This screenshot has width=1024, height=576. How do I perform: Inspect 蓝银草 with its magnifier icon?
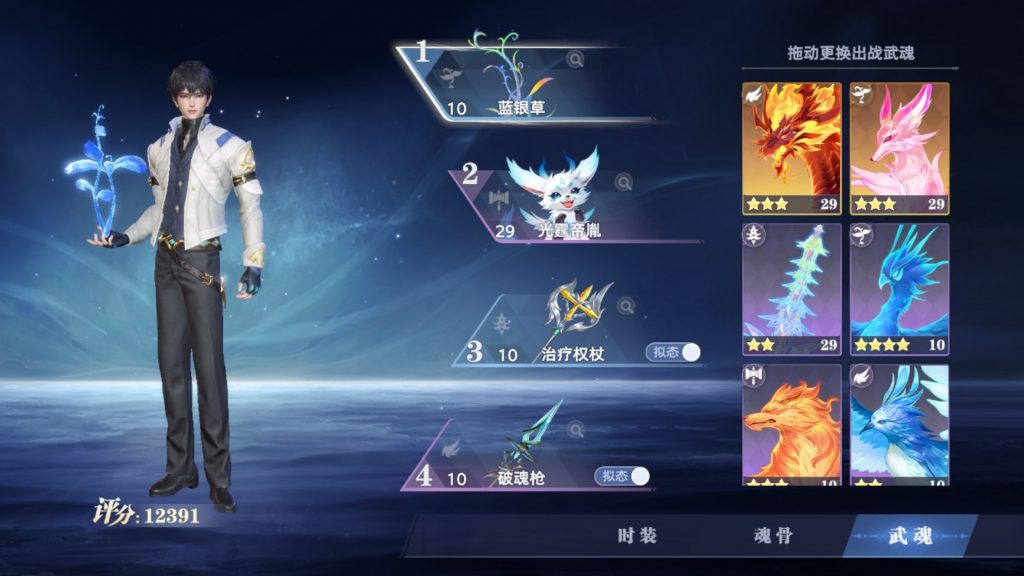point(575,60)
